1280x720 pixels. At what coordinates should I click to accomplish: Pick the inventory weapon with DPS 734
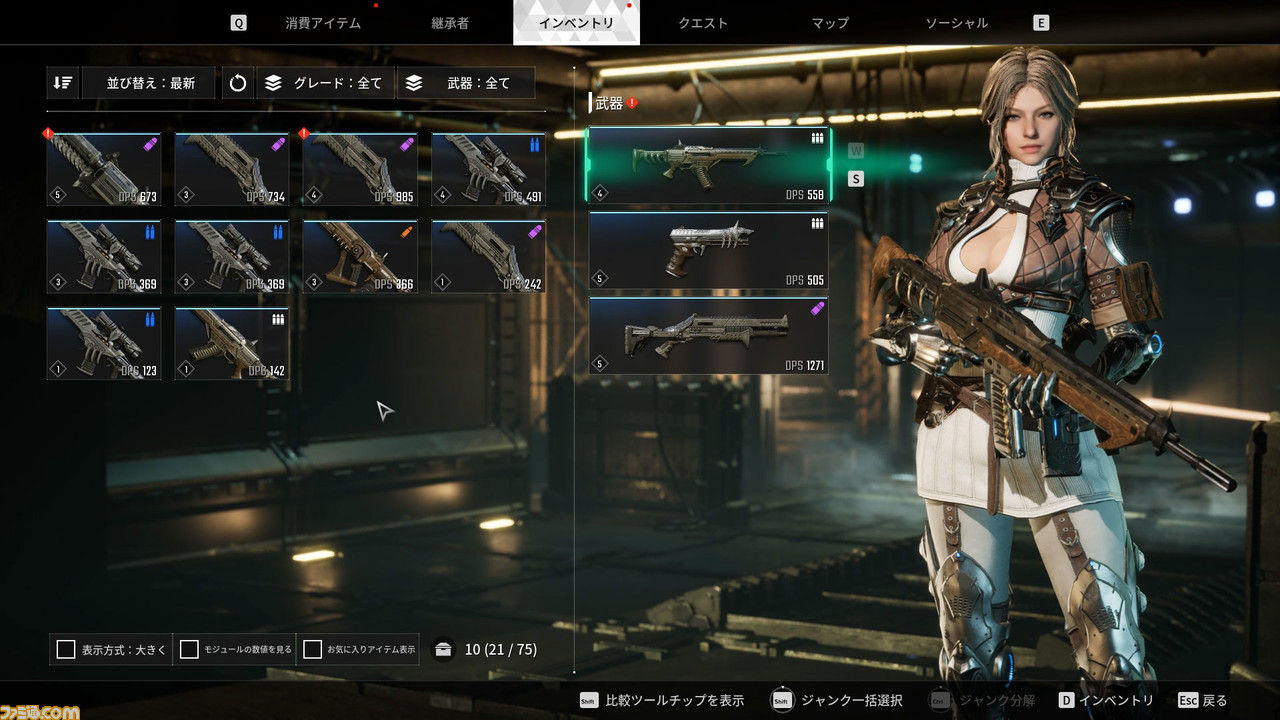click(x=232, y=169)
